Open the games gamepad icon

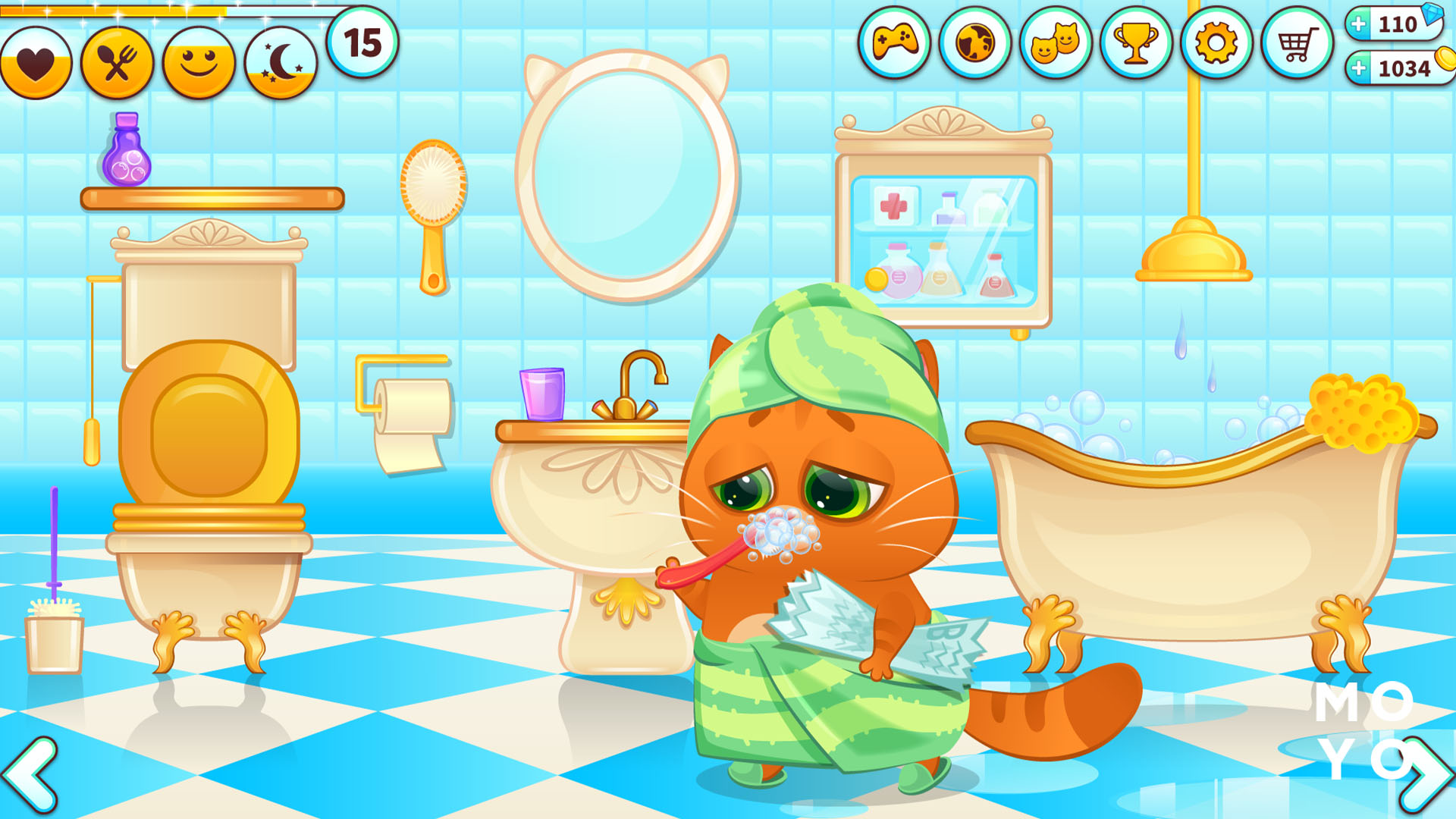coord(898,43)
